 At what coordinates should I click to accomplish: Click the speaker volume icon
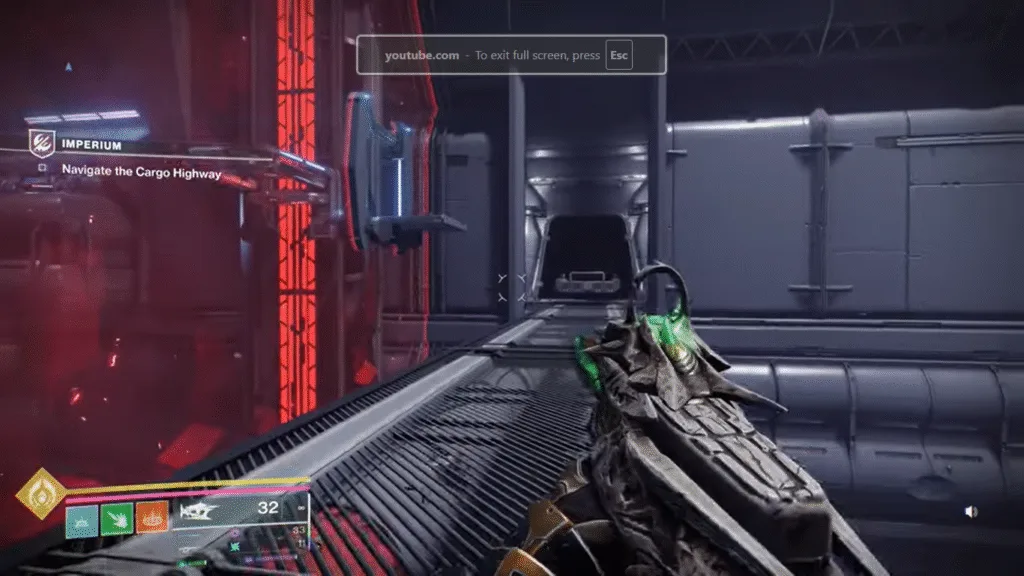point(970,511)
